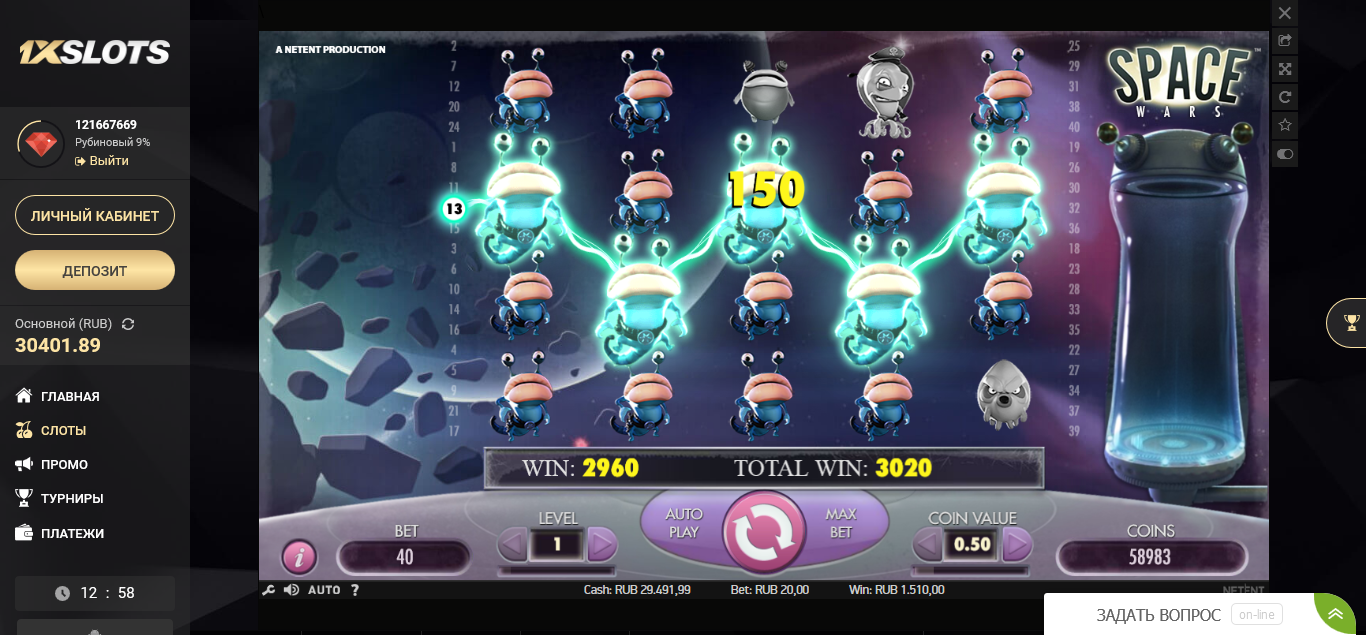Add the game to favorites with star

click(x=1285, y=126)
